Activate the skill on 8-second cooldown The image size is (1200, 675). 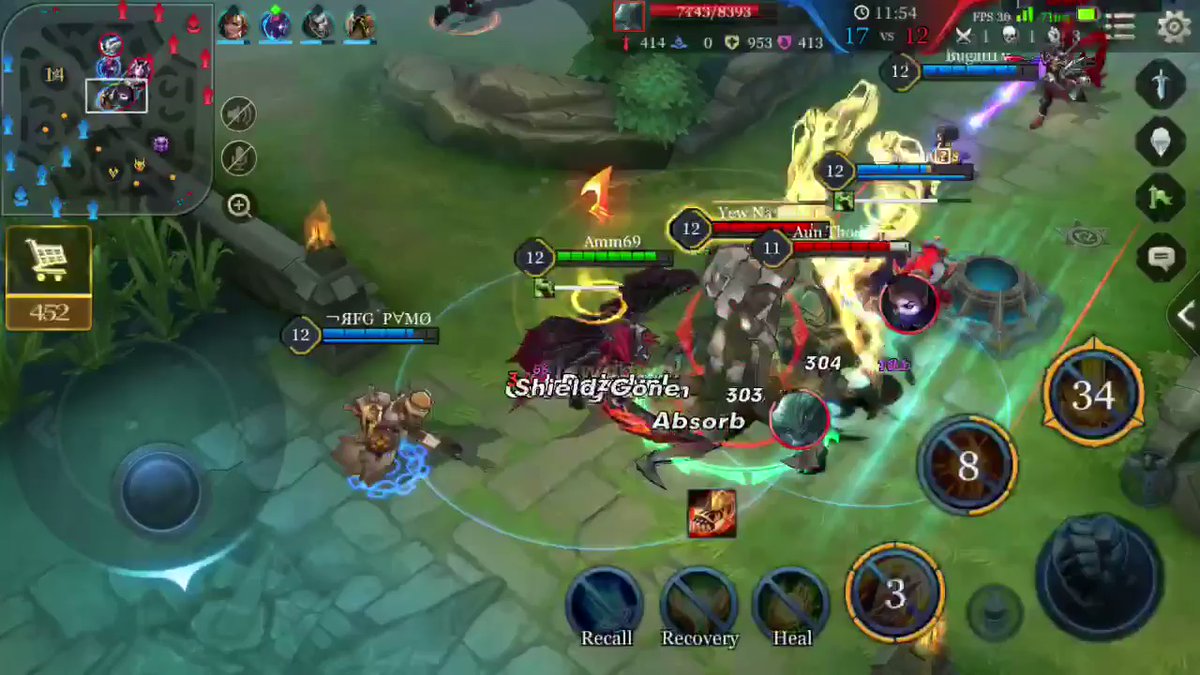[967, 466]
